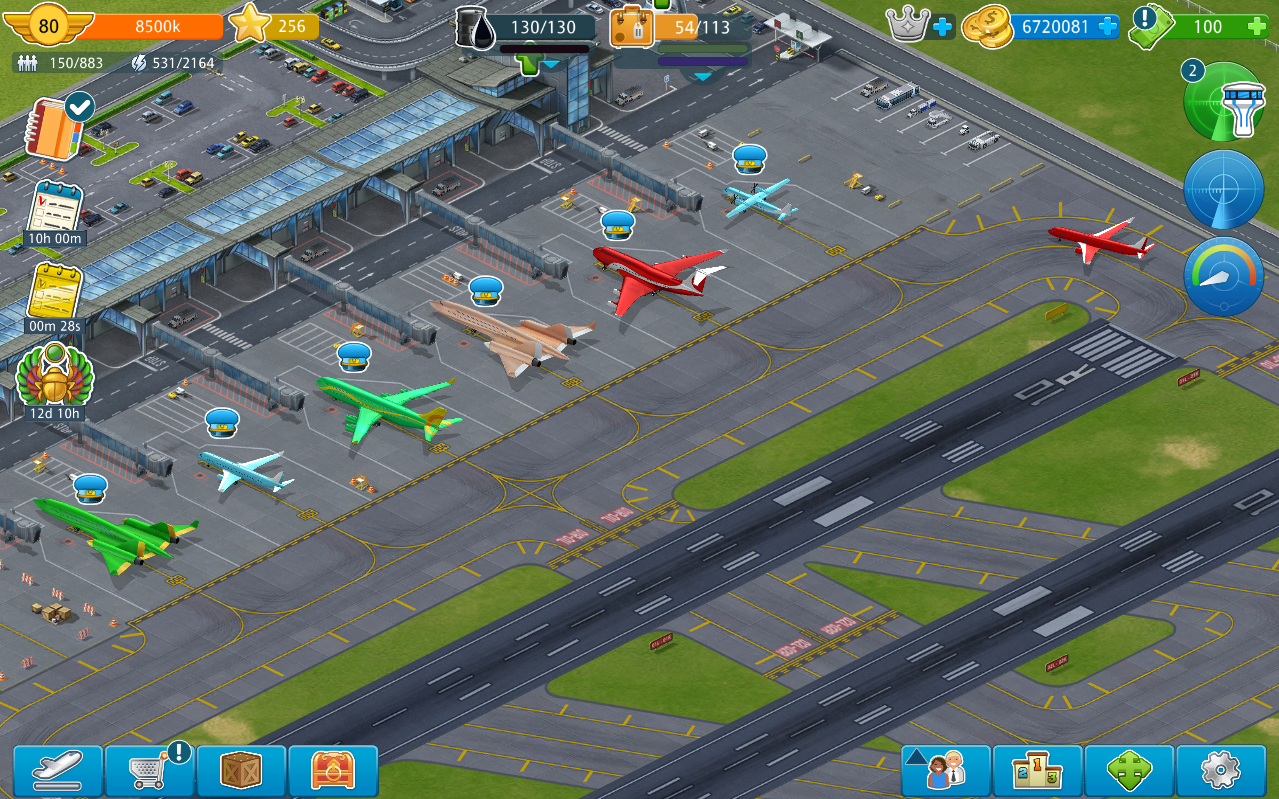Image resolution: width=1279 pixels, height=799 pixels.
Task: Tap the pilot cap above the orange plane
Action: [486, 291]
